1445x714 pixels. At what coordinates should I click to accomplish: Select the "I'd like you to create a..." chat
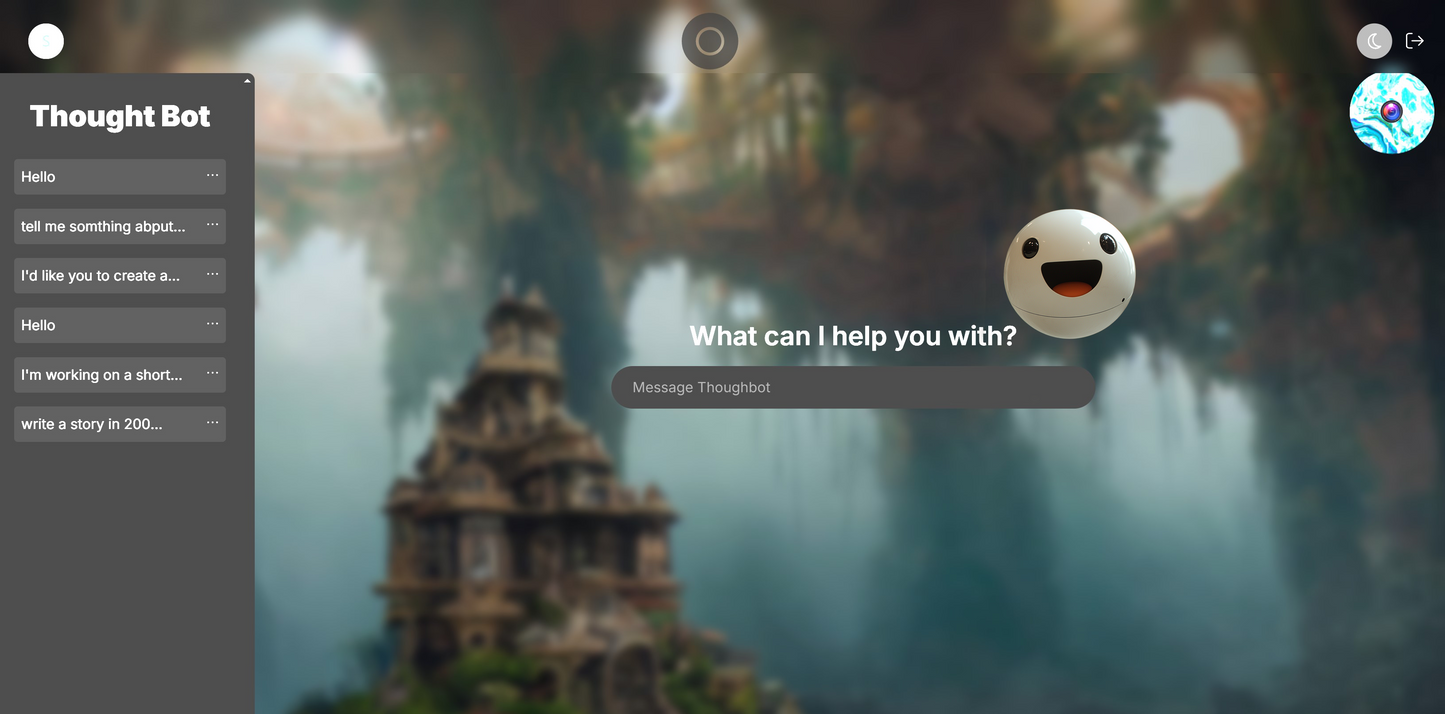(x=100, y=276)
